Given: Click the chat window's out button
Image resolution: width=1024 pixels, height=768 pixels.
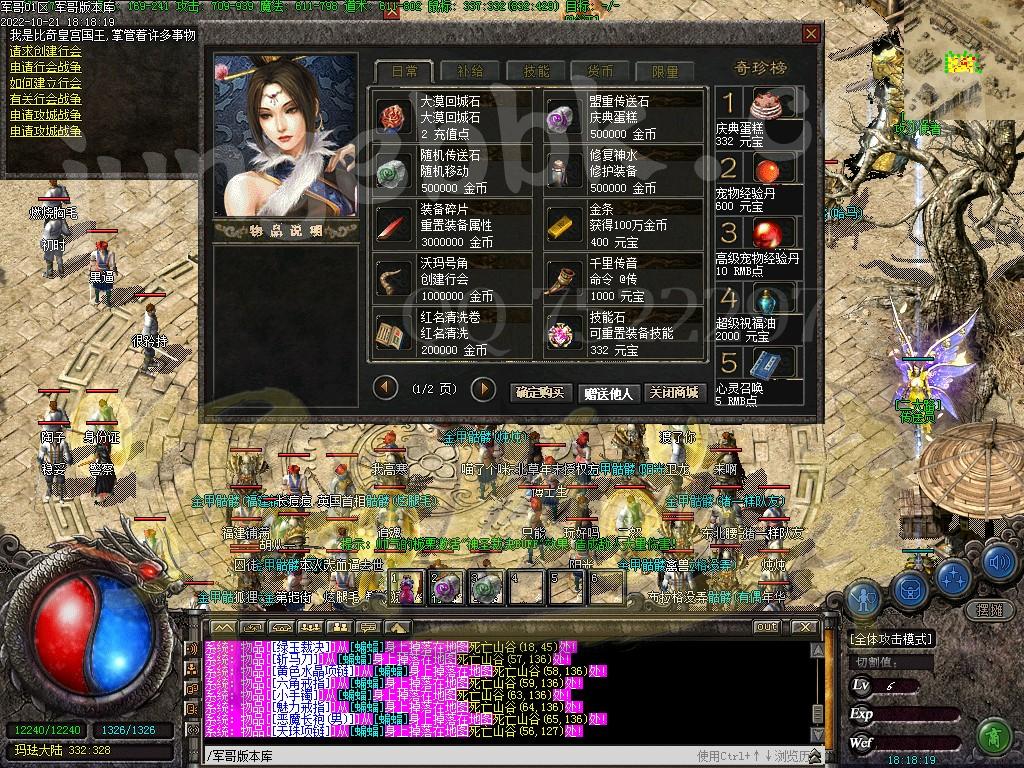Looking at the screenshot, I should click(766, 627).
